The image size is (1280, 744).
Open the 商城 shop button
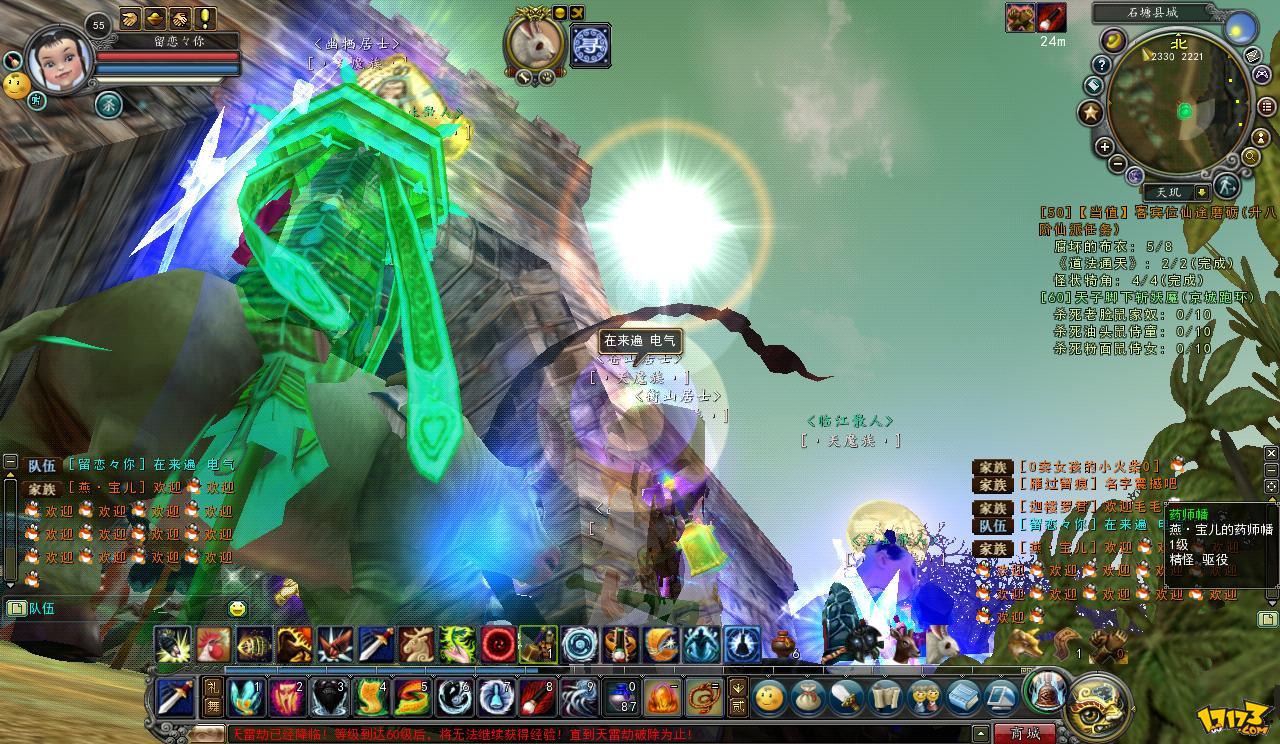point(1024,733)
